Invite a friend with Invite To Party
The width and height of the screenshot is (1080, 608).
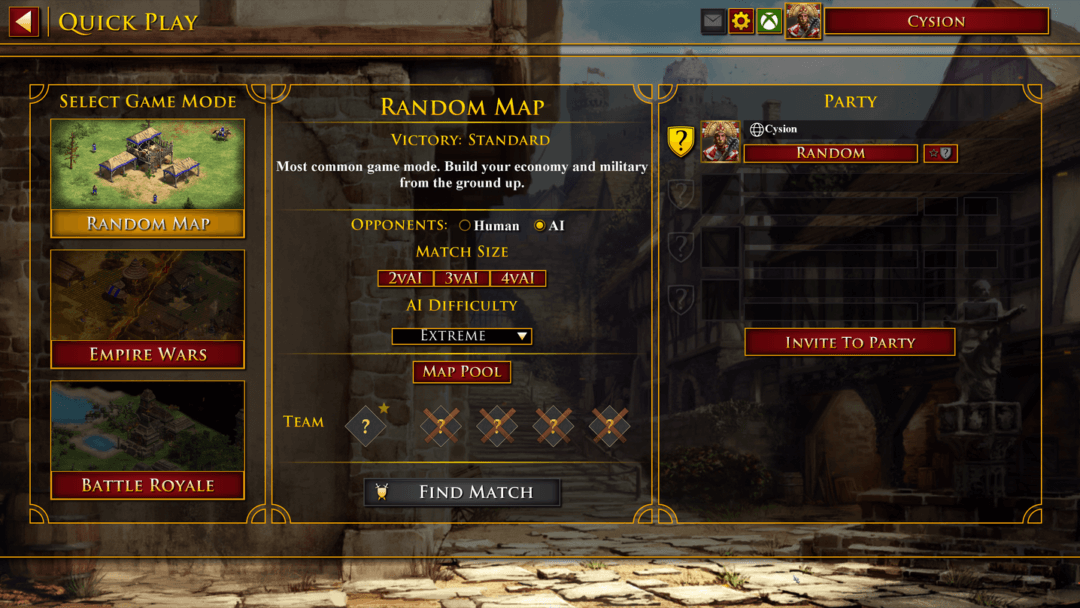849,342
